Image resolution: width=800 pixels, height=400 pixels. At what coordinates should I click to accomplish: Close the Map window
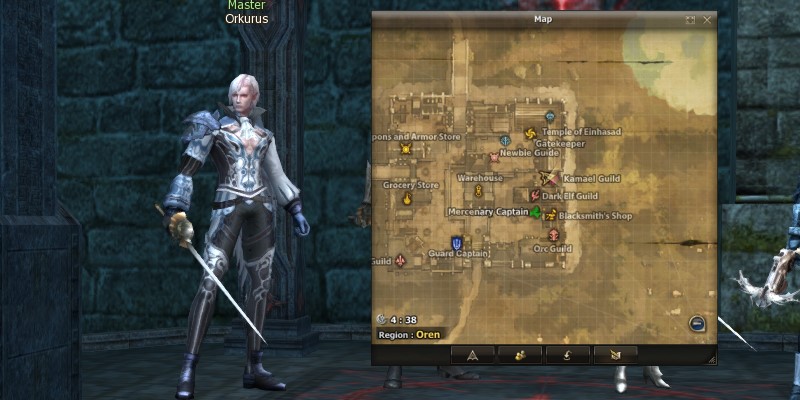(707, 19)
